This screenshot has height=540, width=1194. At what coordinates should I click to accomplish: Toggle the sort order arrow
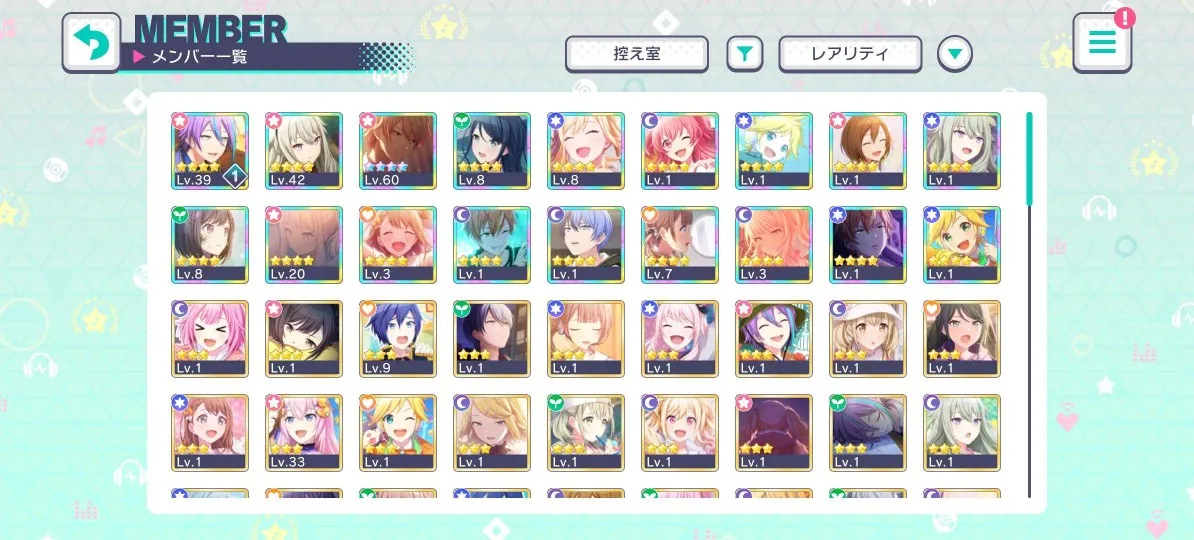pos(955,54)
